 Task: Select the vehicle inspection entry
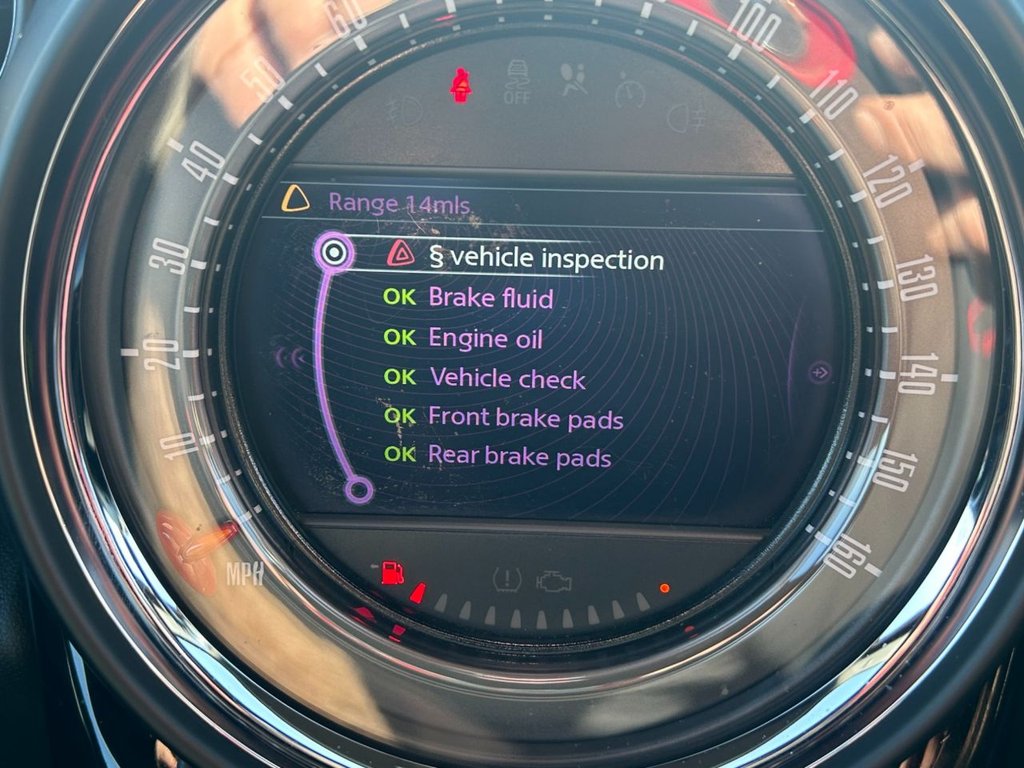pyautogui.click(x=546, y=259)
